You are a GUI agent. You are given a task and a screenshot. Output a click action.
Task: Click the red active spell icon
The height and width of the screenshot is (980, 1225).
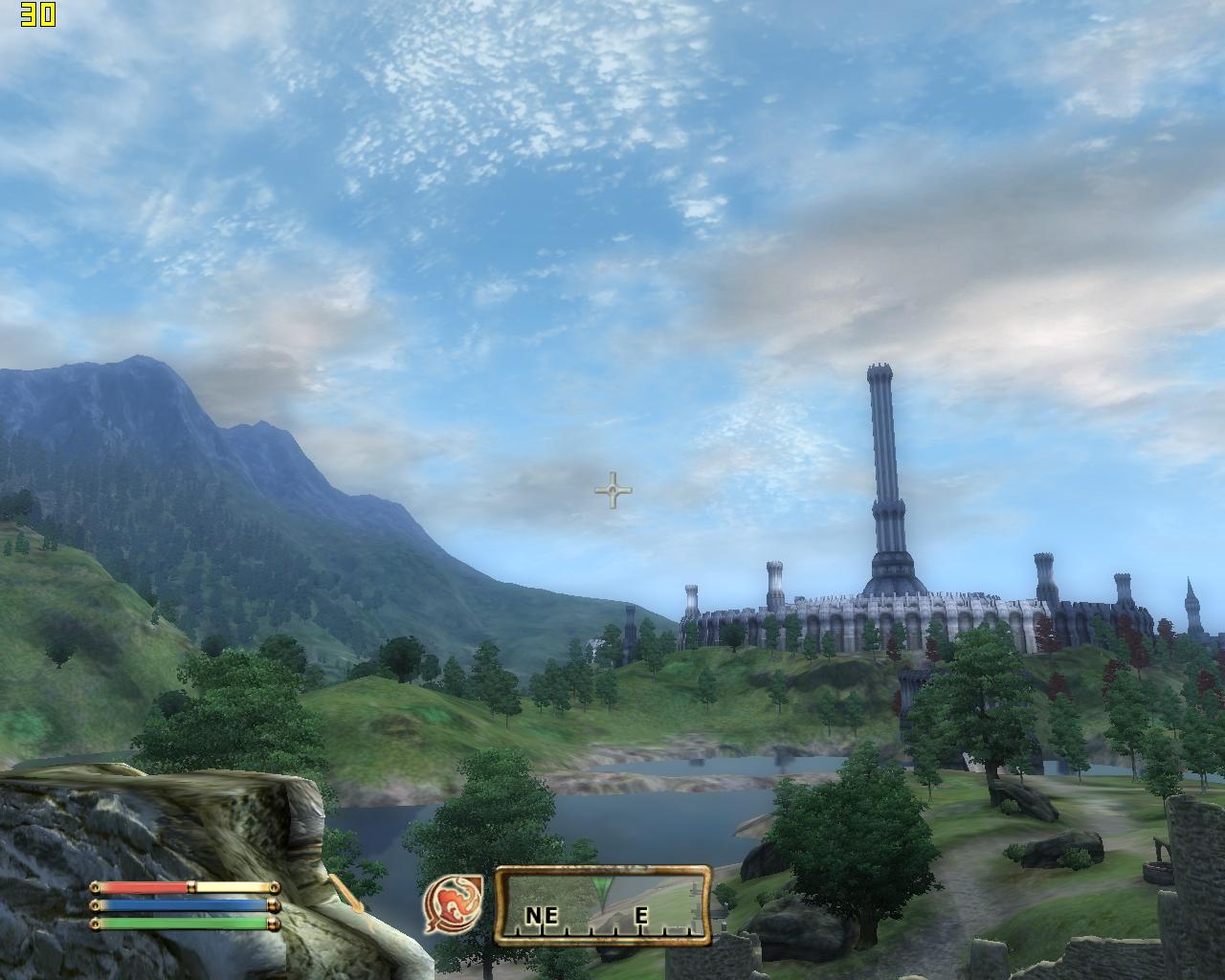453,905
